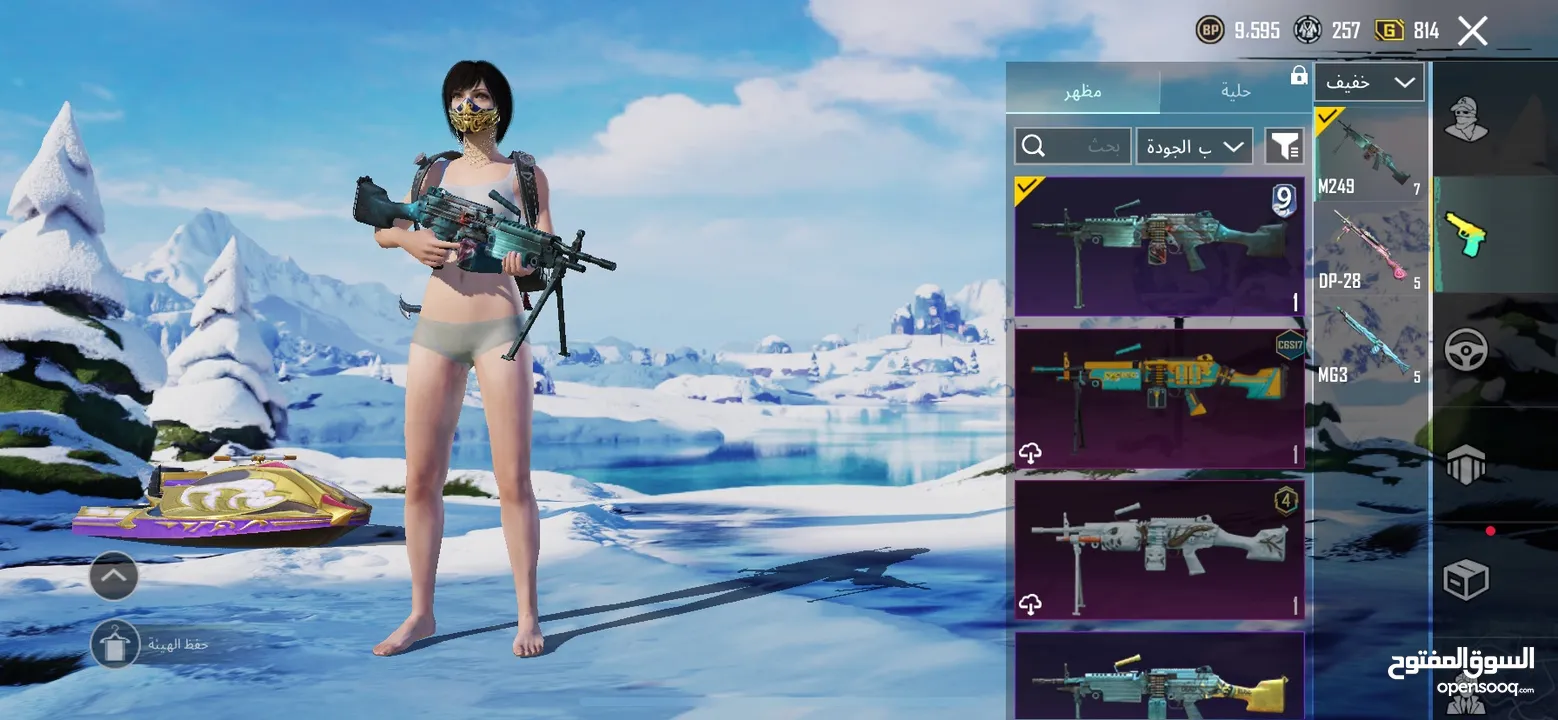This screenshot has height=720, width=1558.
Task: Open the character outfit category
Action: click(x=1465, y=120)
